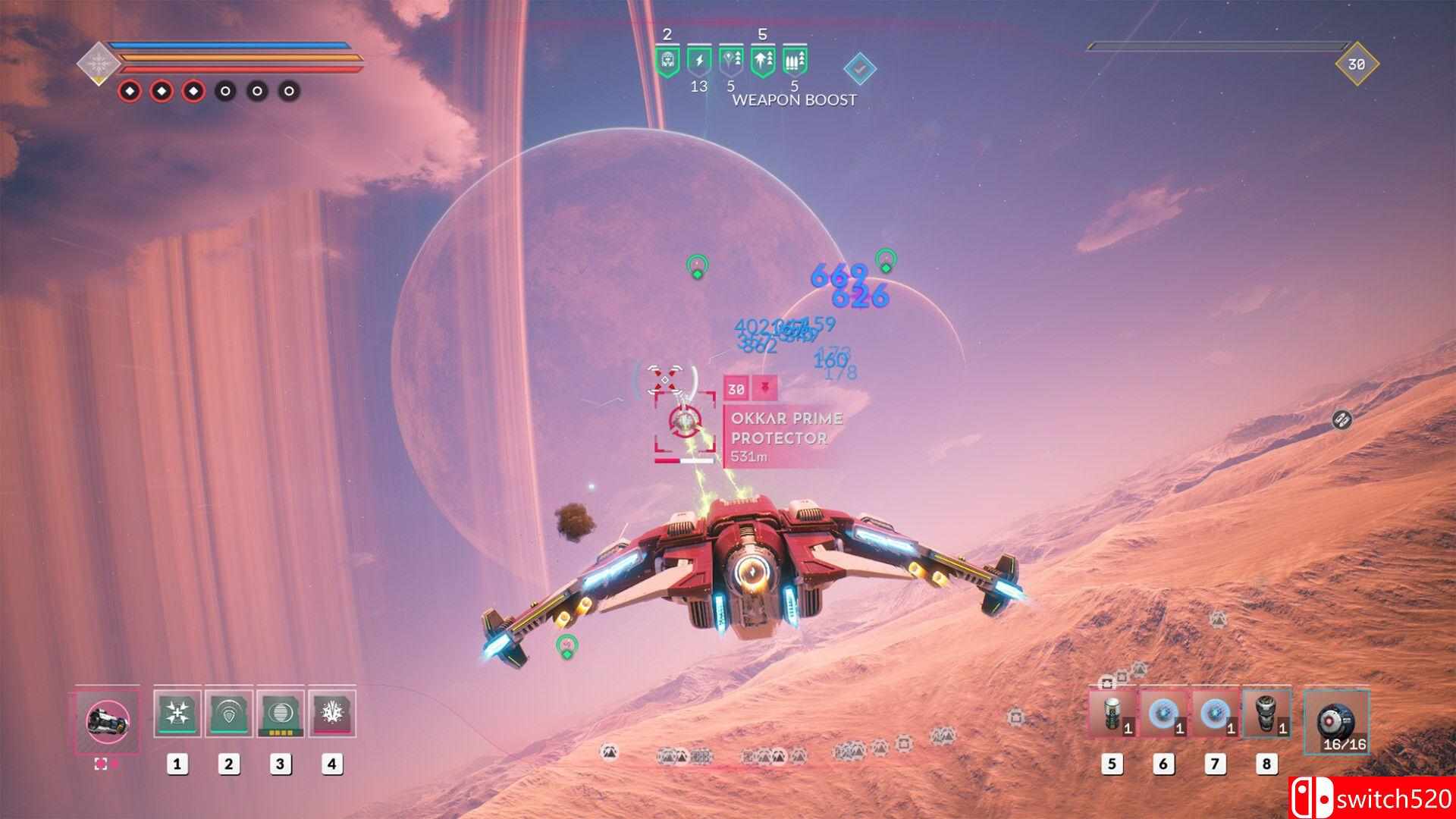
Task: Toggle the shield buff icon showing stack count 2
Action: [667, 61]
